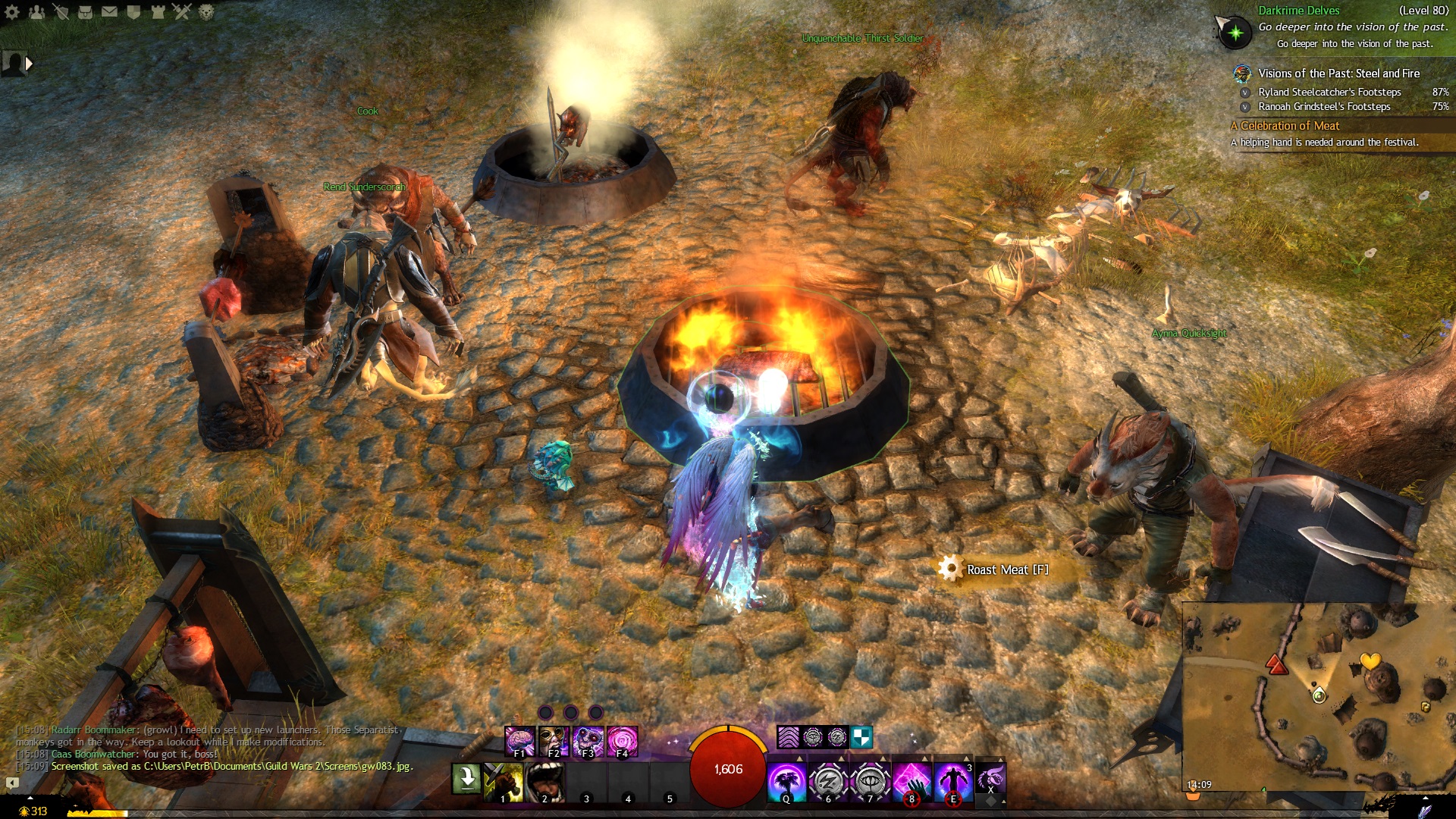Use the hammer skill in slot 1
This screenshot has width=1456, height=819.
[x=503, y=782]
